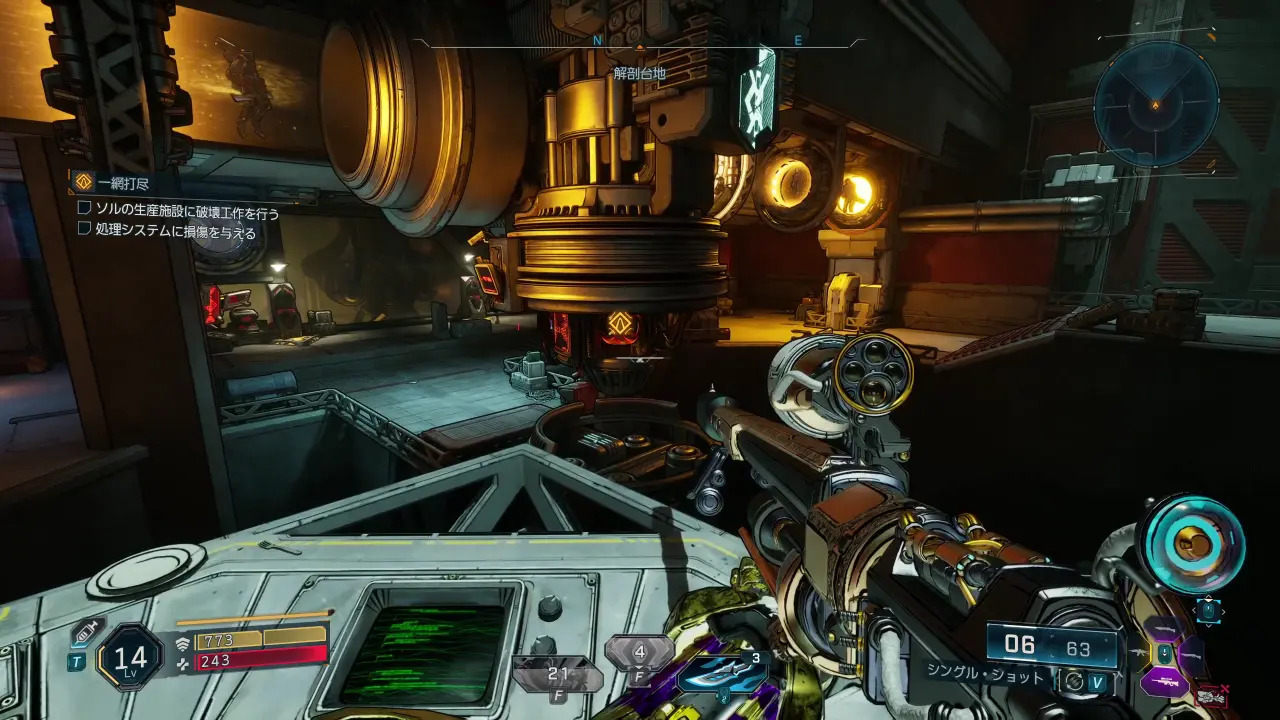The width and height of the screenshot is (1280, 720).
Task: Use the syringe repkit icon
Action: click(x=82, y=632)
